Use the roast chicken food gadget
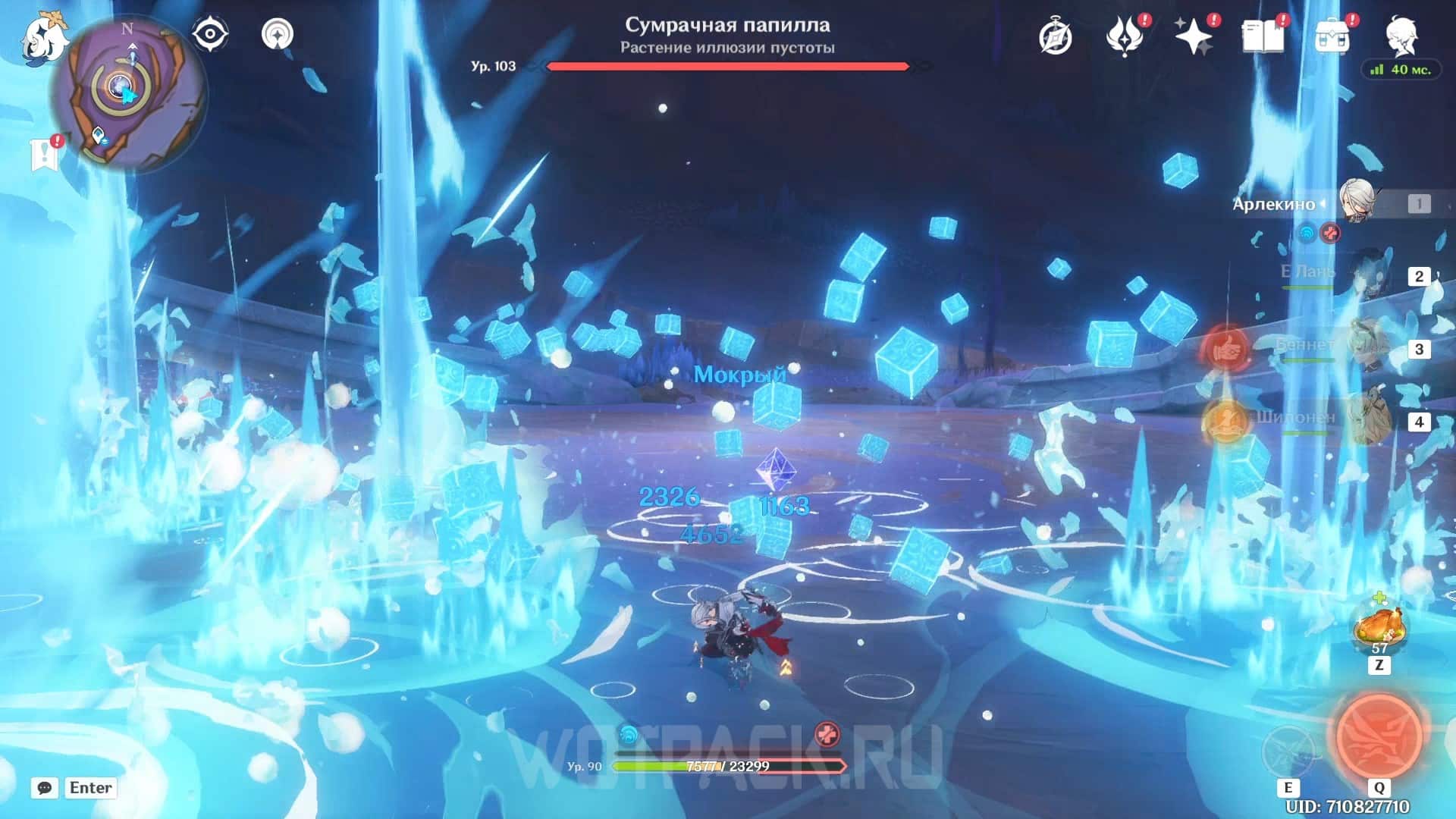Image resolution: width=1456 pixels, height=819 pixels. click(x=1379, y=626)
